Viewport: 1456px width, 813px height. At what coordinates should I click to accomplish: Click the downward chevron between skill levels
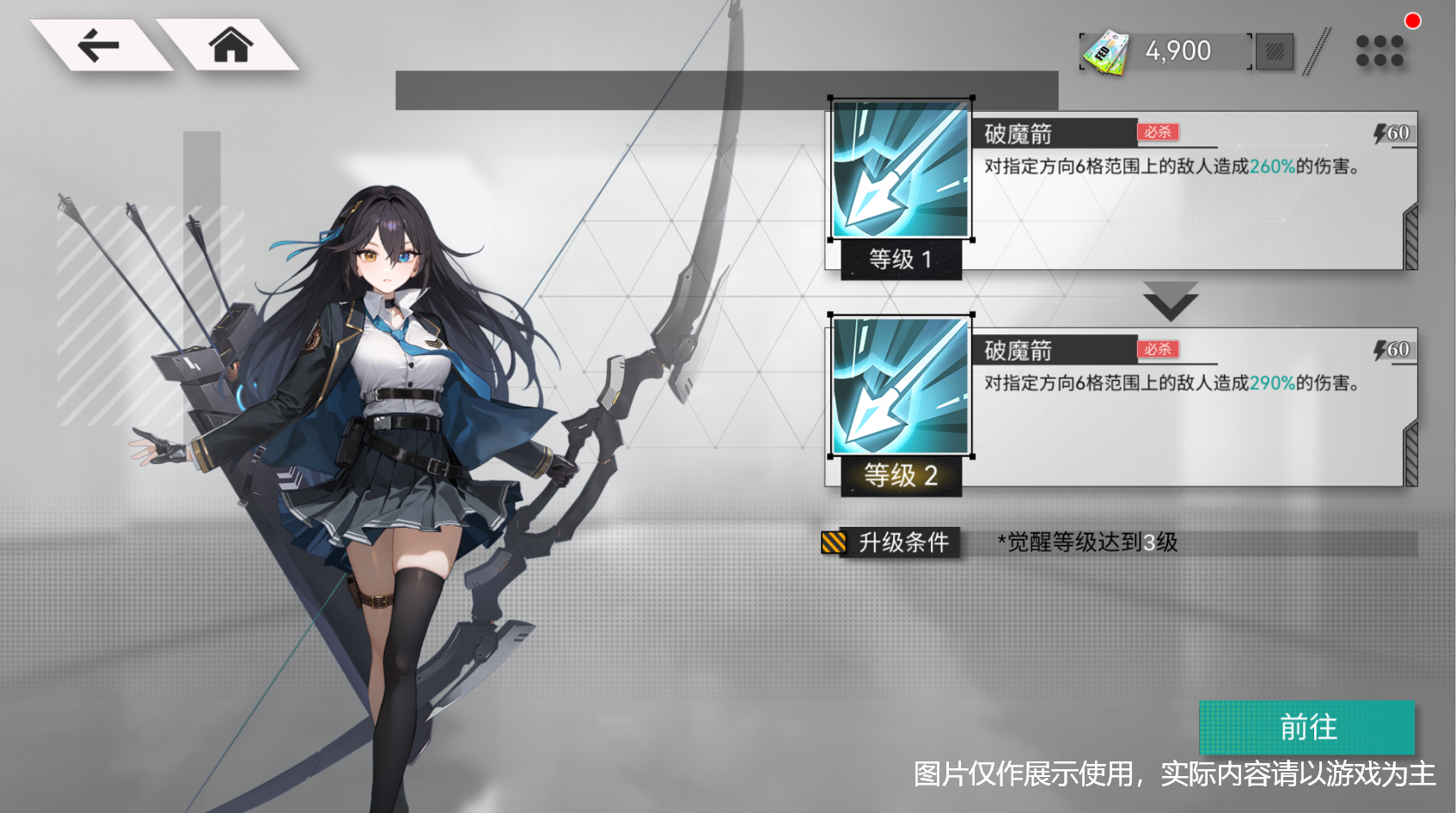pyautogui.click(x=1169, y=299)
